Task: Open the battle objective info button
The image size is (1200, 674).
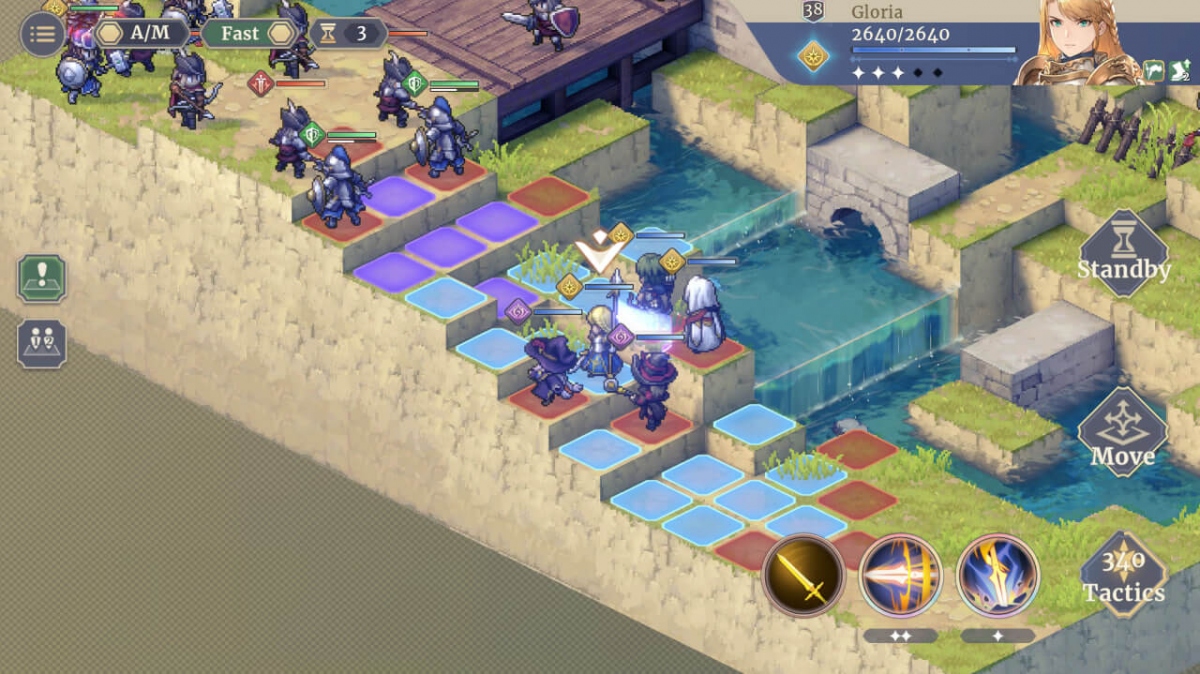Action: click(x=42, y=279)
